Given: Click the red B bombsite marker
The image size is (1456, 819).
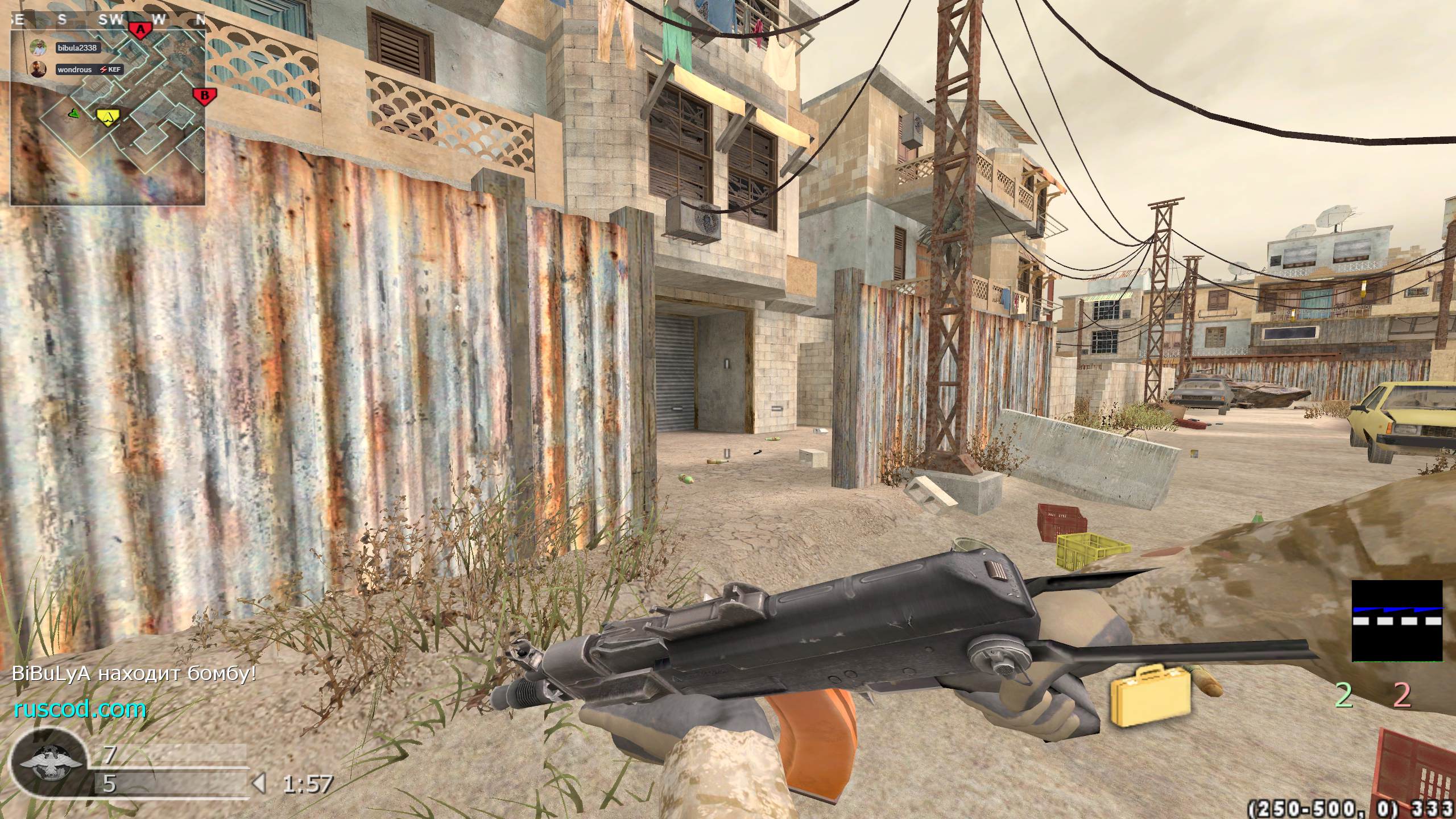Looking at the screenshot, I should pos(204,96).
